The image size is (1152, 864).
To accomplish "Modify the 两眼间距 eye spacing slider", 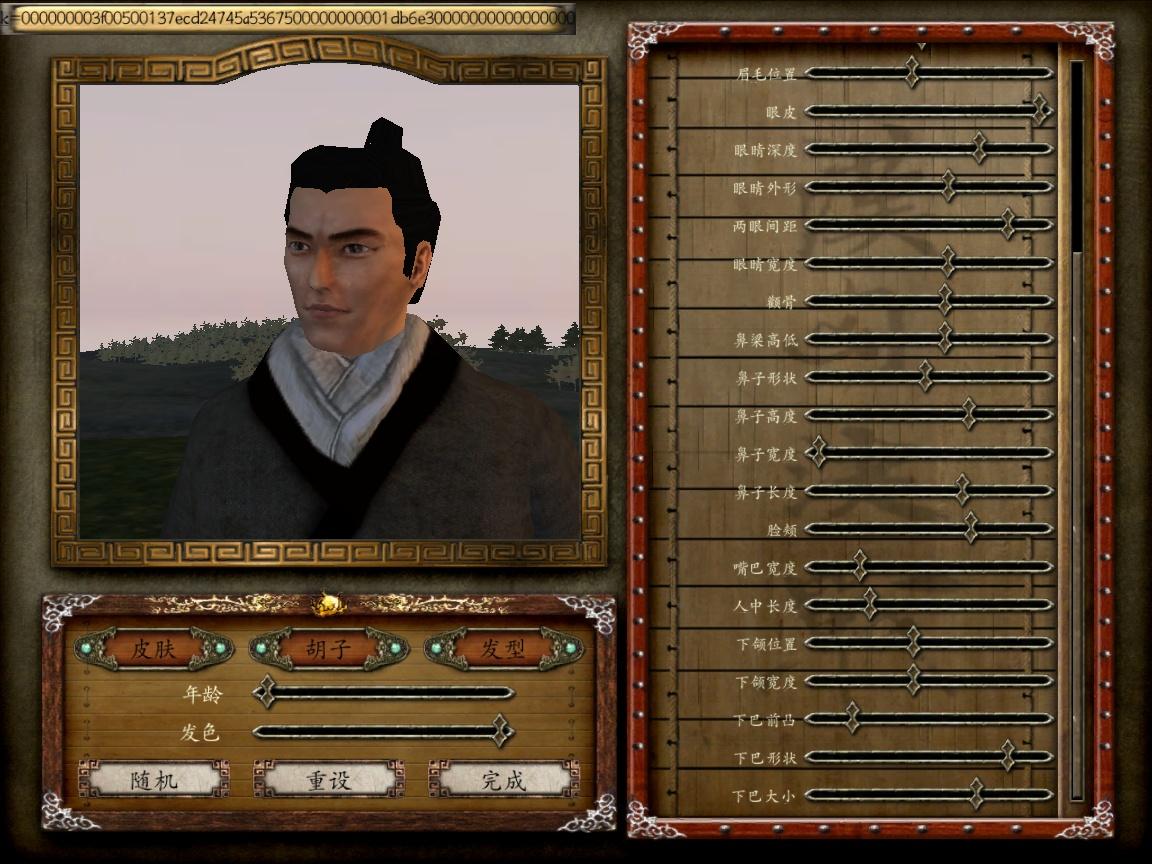I will tap(1007, 225).
